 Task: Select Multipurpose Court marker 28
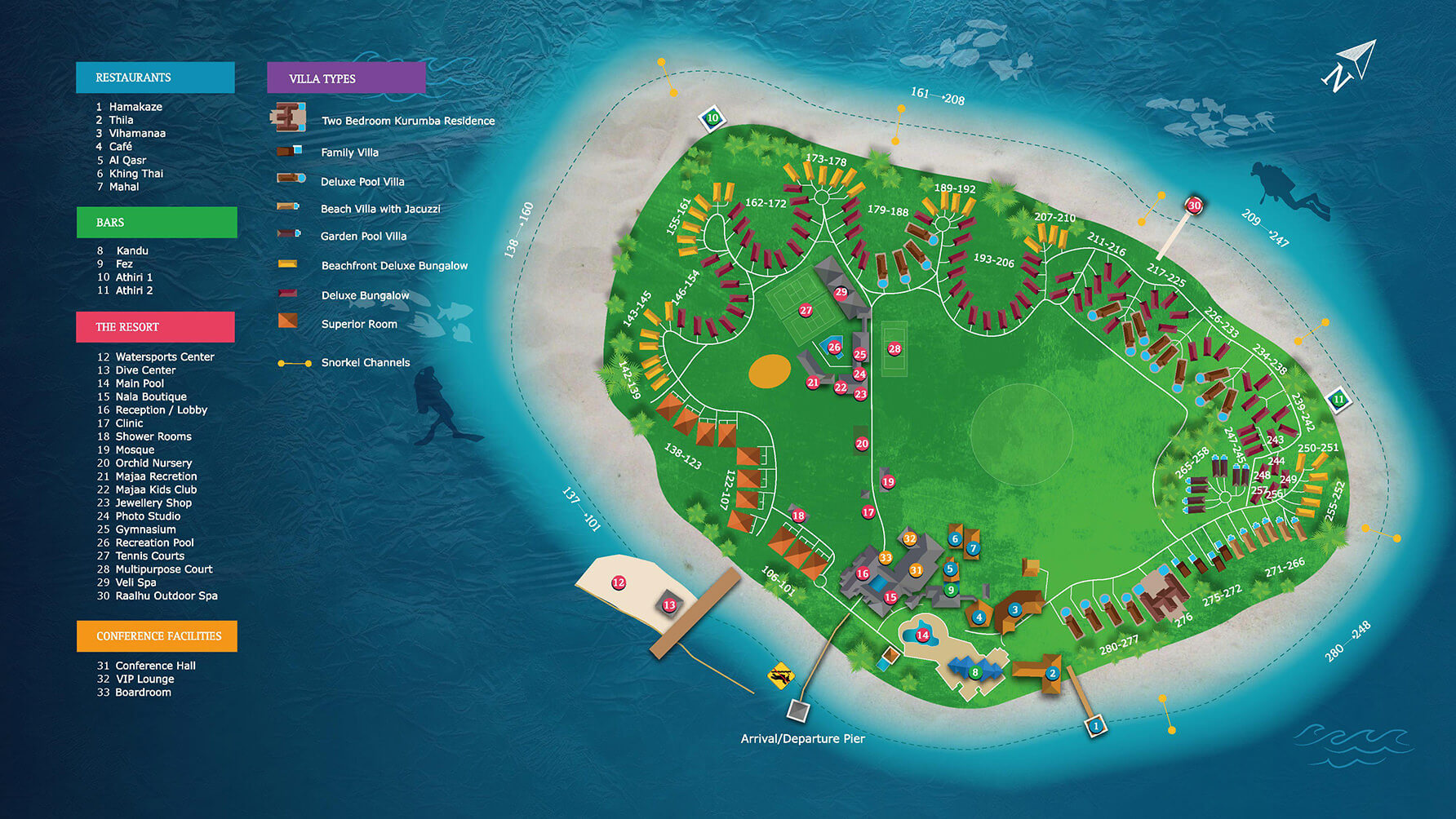tap(894, 349)
